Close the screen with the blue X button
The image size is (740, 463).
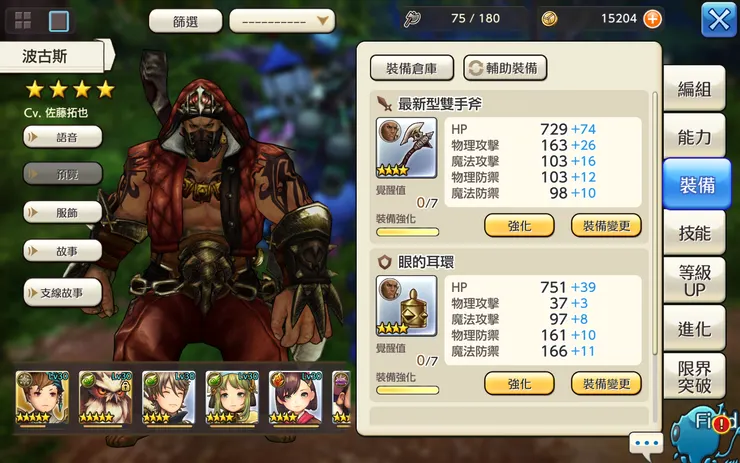coord(718,19)
